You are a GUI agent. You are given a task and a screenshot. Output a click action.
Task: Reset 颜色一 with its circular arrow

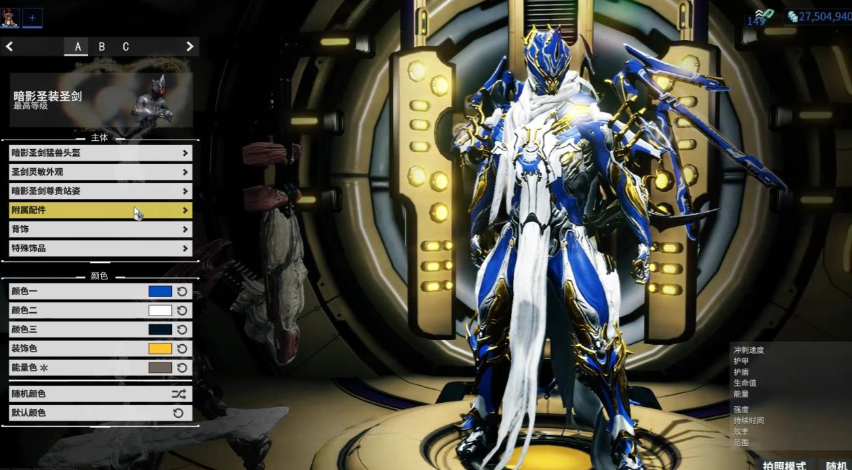coord(182,291)
